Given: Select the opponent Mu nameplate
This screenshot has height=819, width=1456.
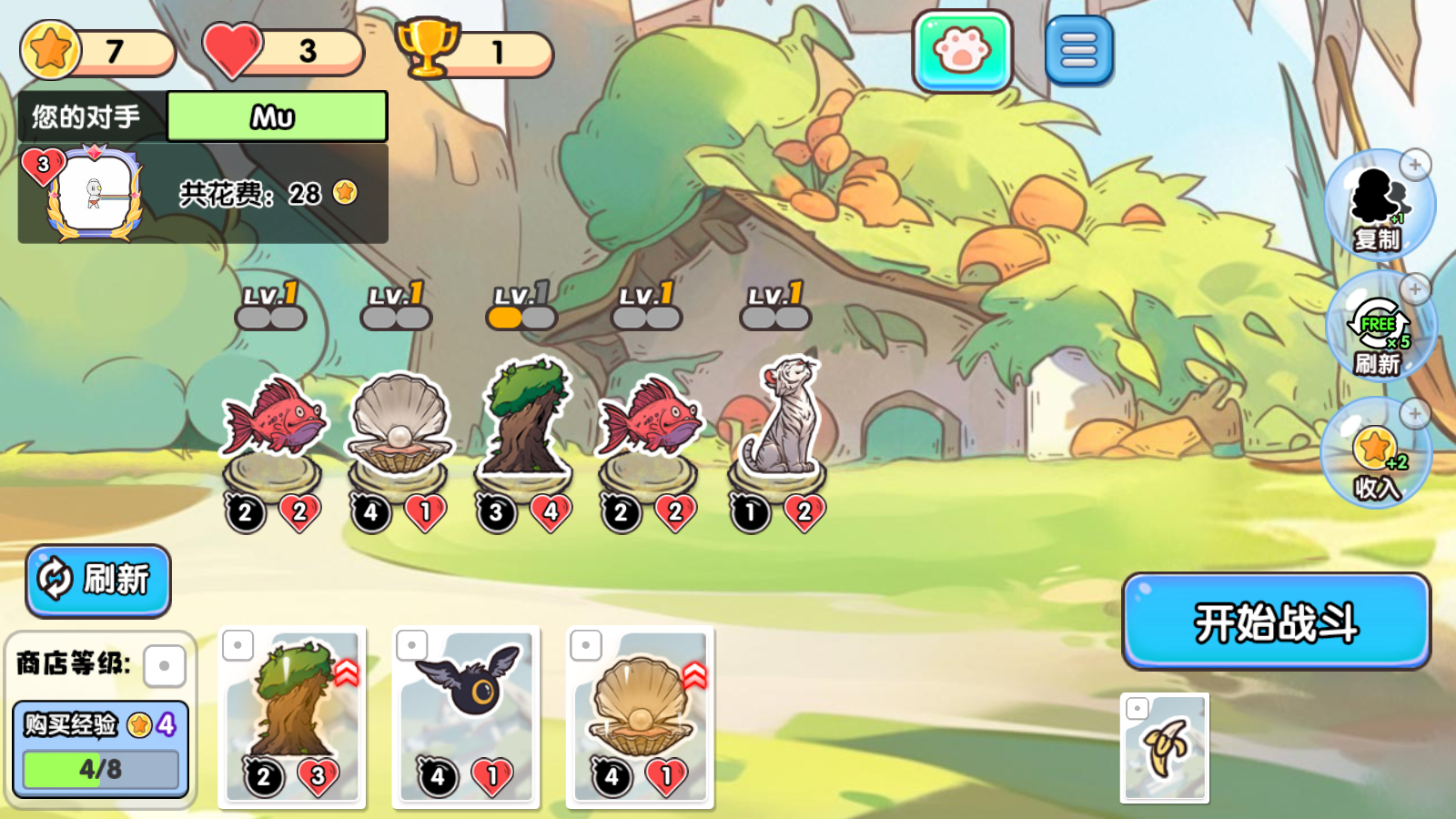Looking at the screenshot, I should pos(276,116).
